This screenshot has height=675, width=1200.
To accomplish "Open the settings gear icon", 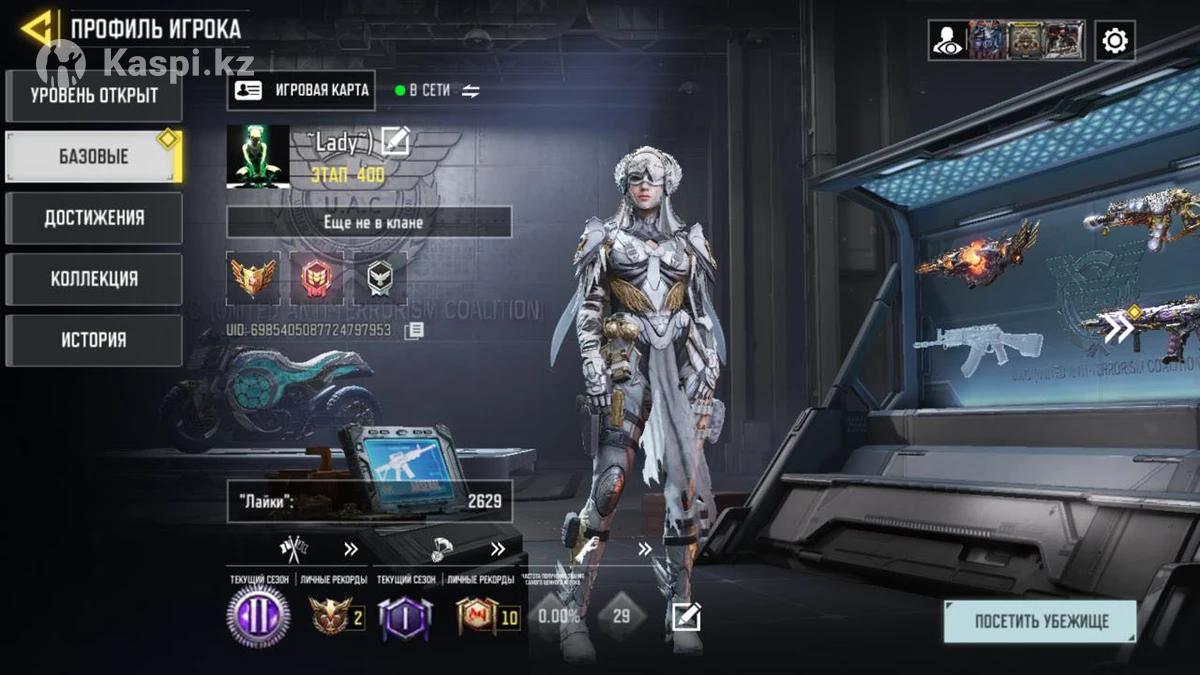I will pyautogui.click(x=1114, y=41).
